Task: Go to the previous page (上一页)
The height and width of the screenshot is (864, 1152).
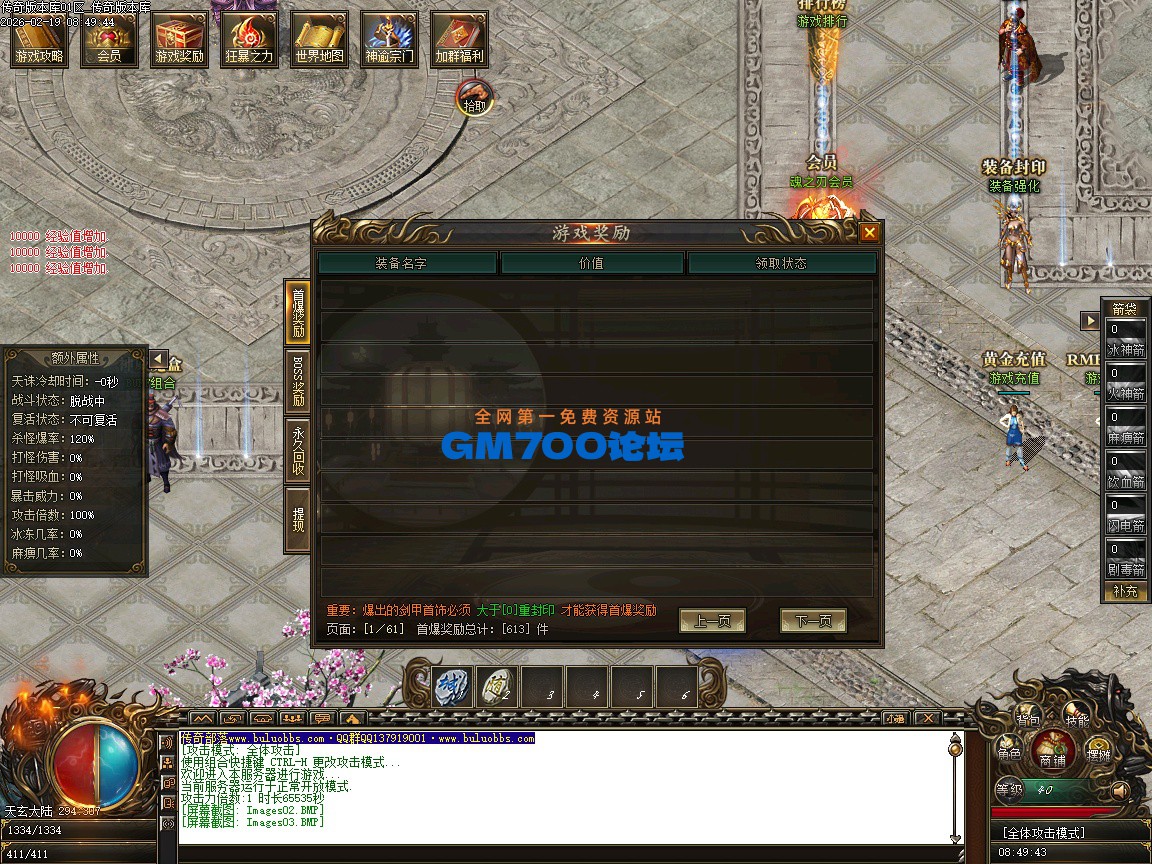Action: [712, 621]
